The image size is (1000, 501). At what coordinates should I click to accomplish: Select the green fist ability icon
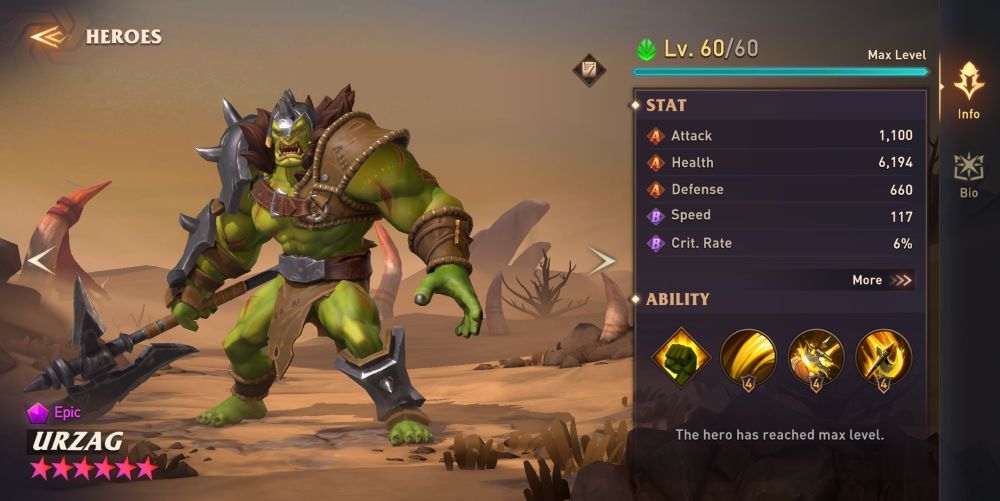tap(681, 357)
